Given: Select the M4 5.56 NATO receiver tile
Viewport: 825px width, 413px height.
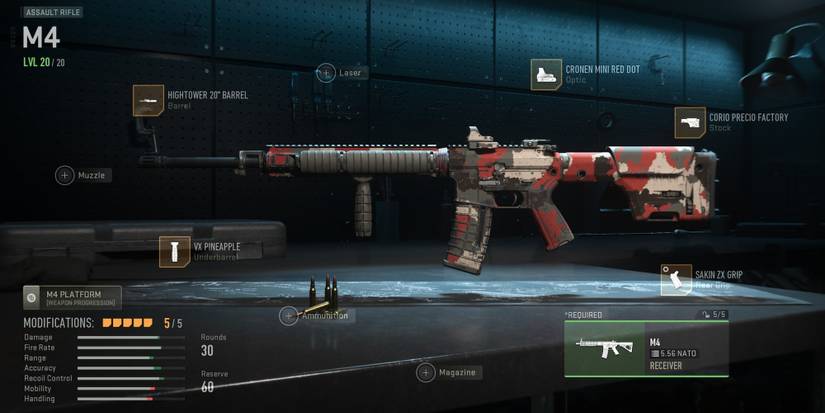Looking at the screenshot, I should tap(646, 348).
